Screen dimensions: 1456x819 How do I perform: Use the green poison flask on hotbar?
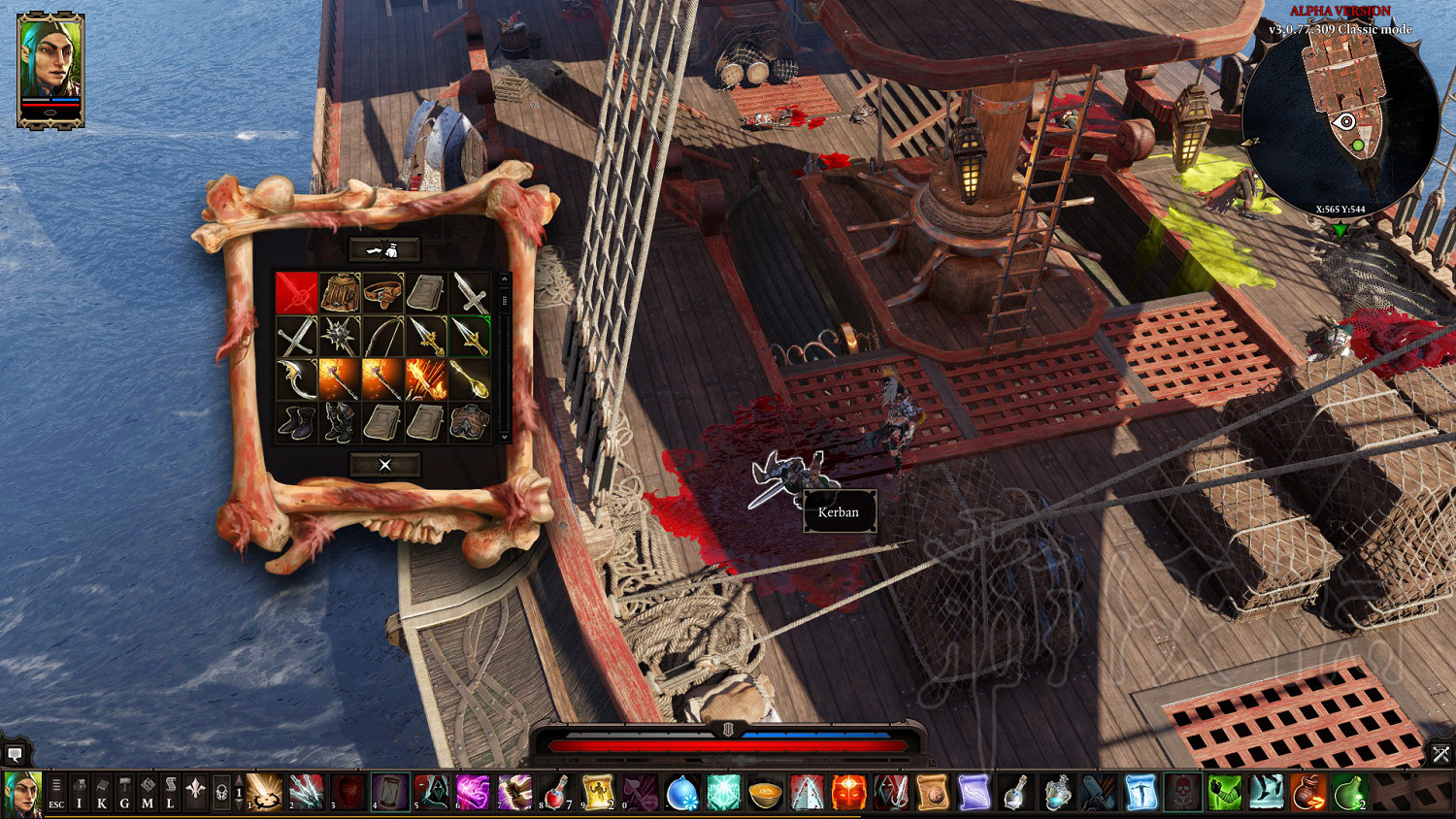(1349, 793)
